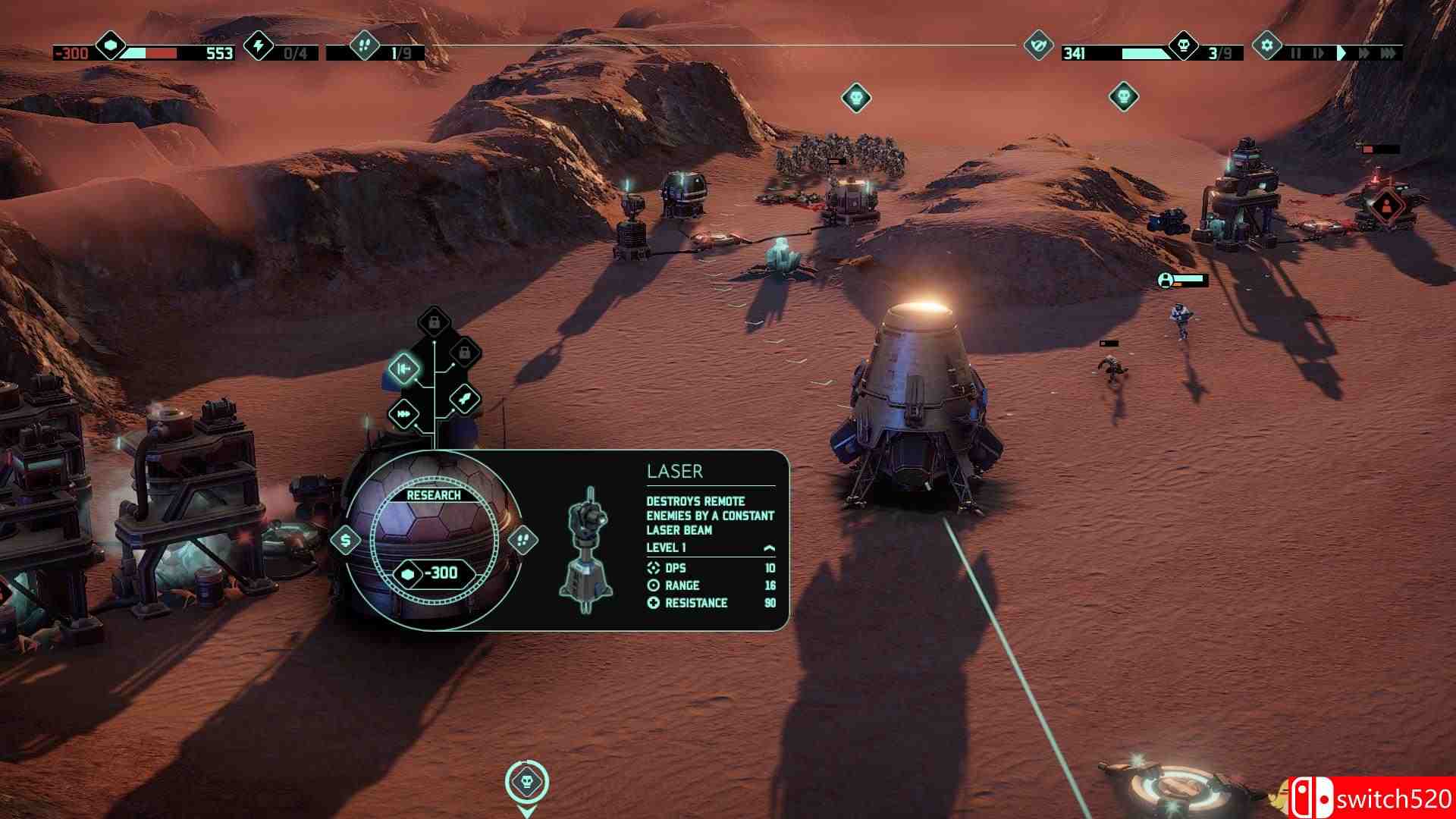
Task: Collapse the Level 1 stats chevron
Action: [769, 548]
